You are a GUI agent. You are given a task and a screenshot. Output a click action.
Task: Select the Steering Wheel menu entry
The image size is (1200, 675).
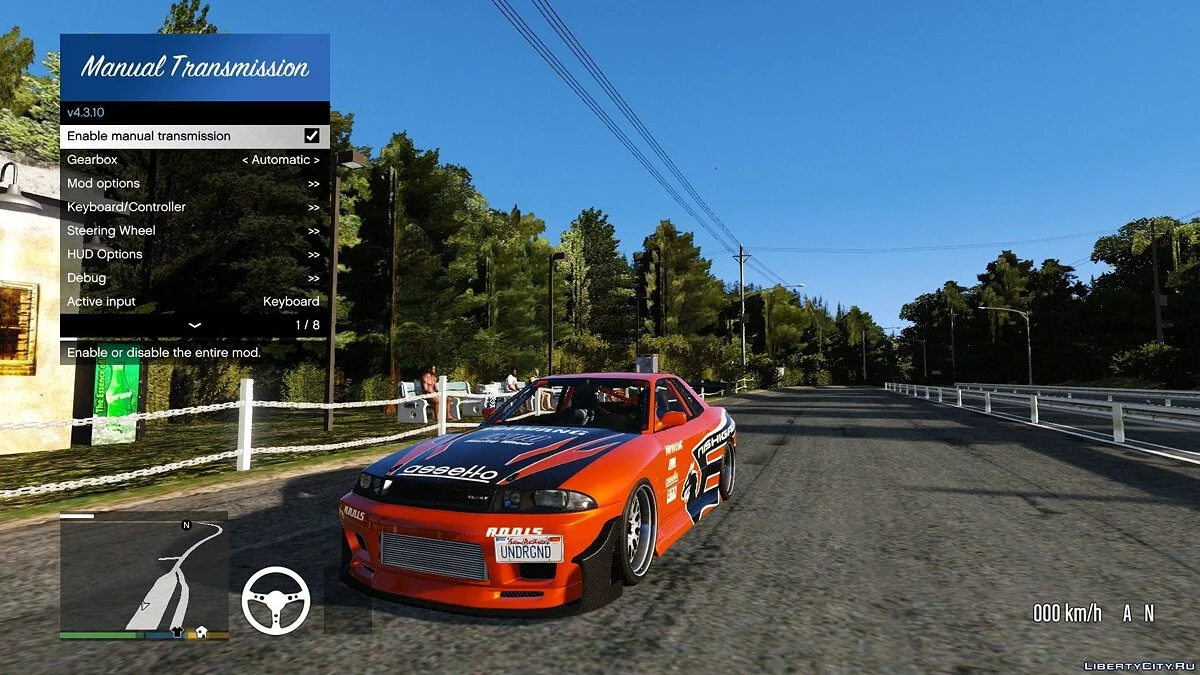(x=194, y=231)
